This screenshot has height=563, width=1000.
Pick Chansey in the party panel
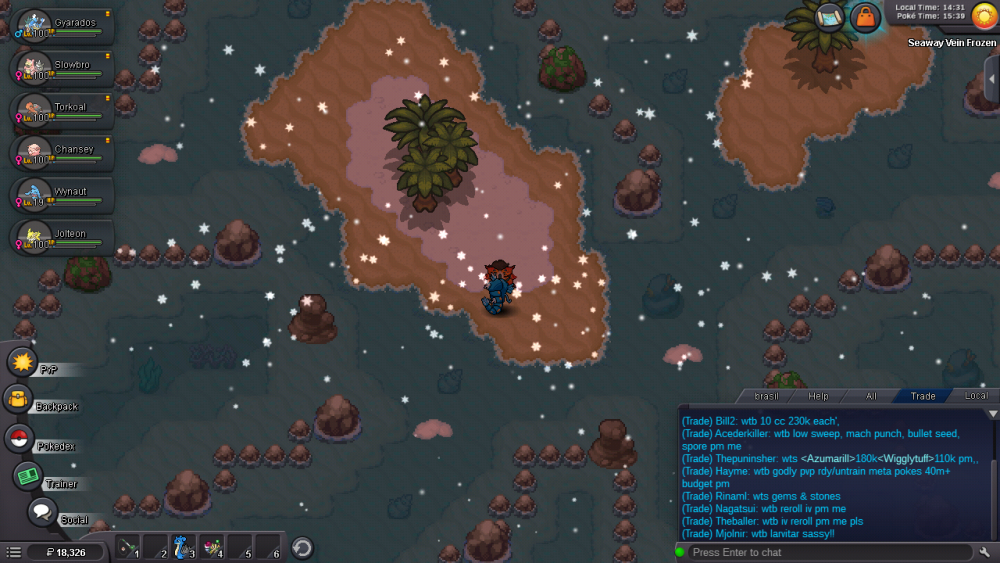[x=62, y=153]
